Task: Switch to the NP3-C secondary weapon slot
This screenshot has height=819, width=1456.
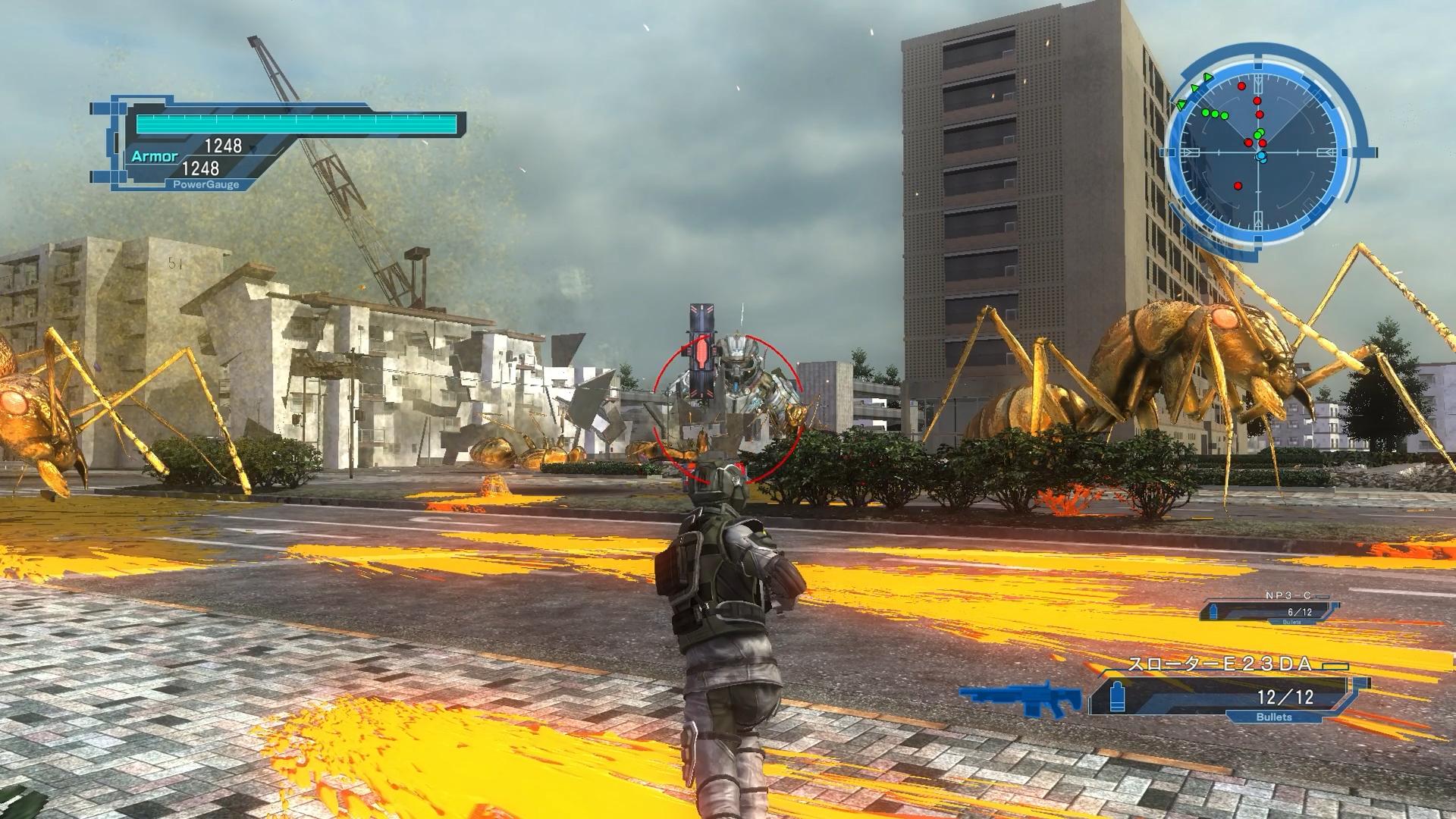Action: 1272,611
